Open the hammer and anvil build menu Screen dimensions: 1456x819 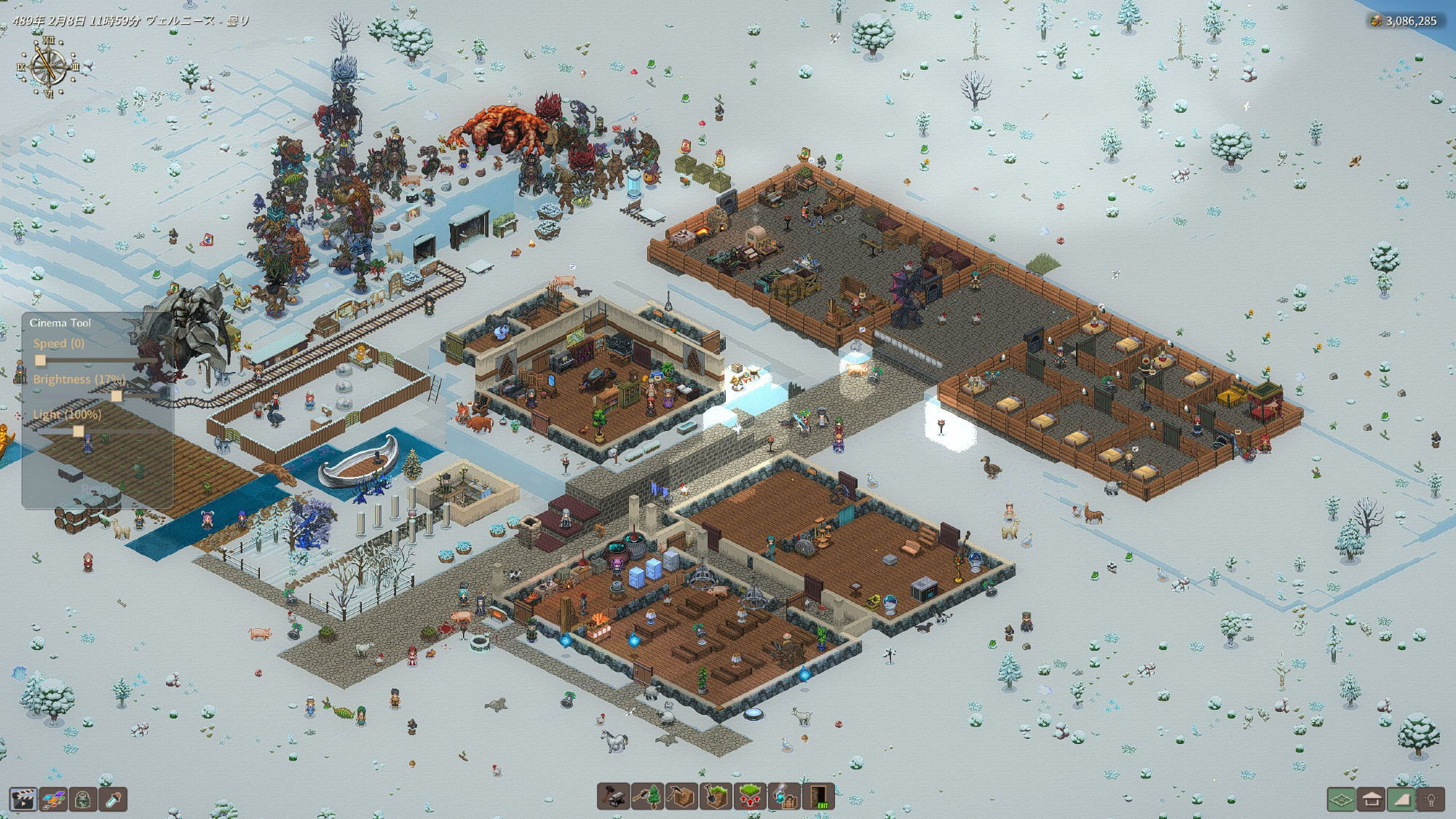point(613,796)
